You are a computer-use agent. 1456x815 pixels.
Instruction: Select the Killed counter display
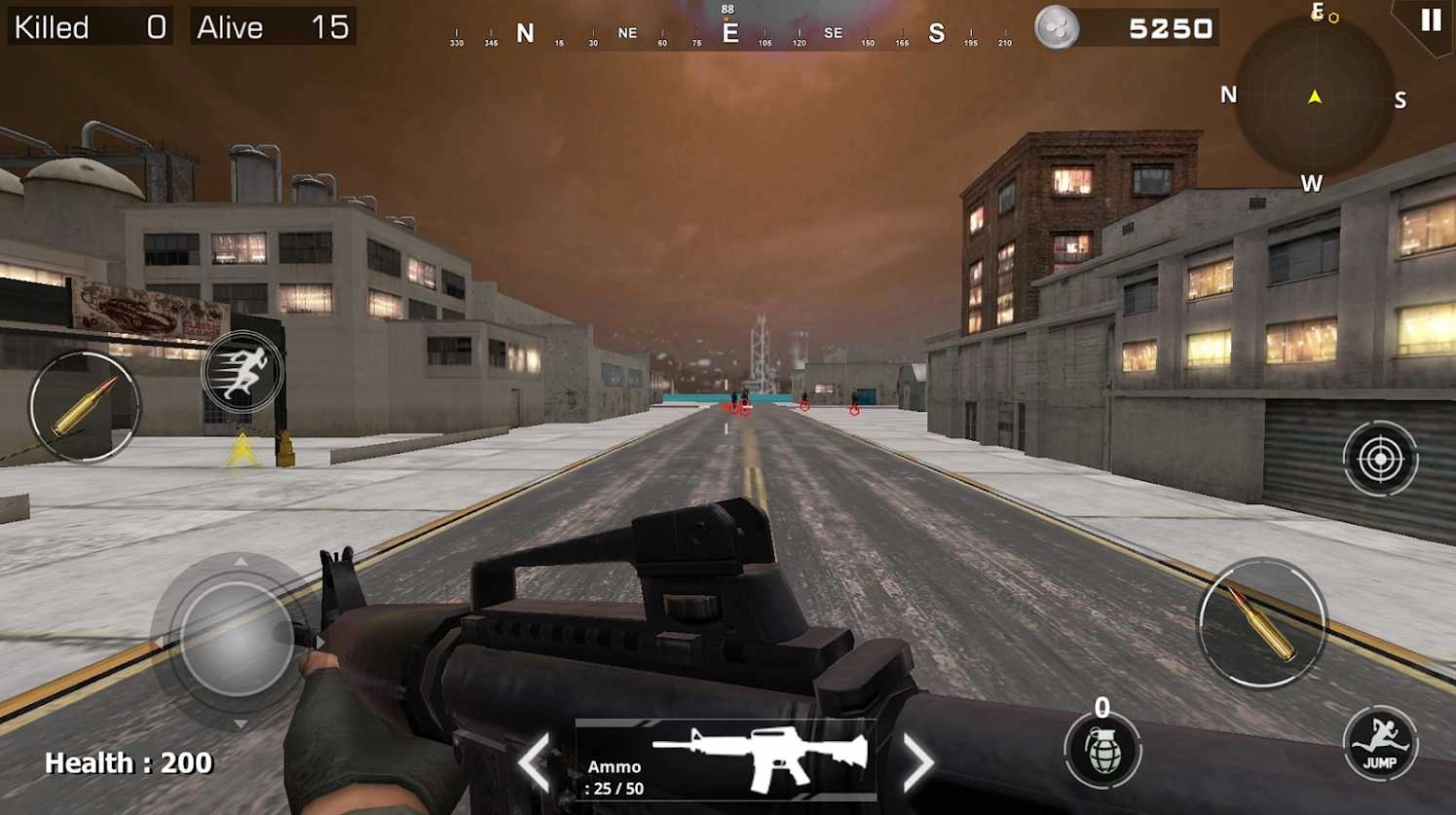[88, 27]
